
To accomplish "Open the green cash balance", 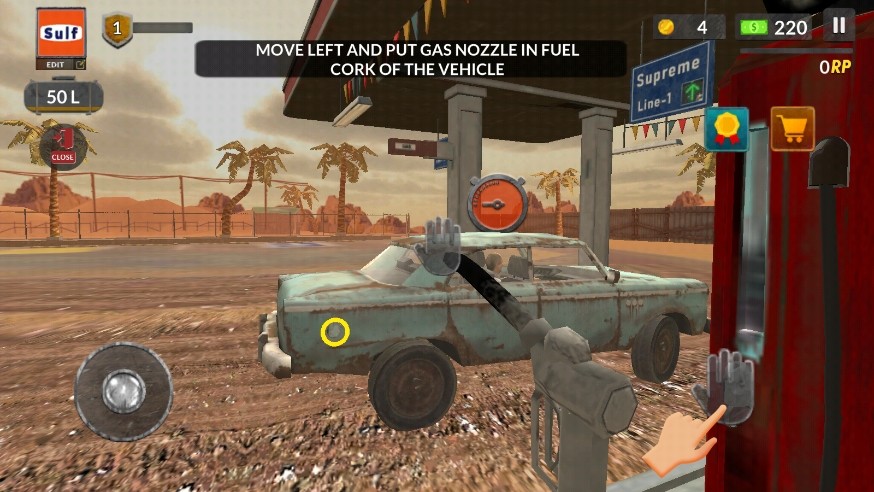I will click(x=775, y=27).
